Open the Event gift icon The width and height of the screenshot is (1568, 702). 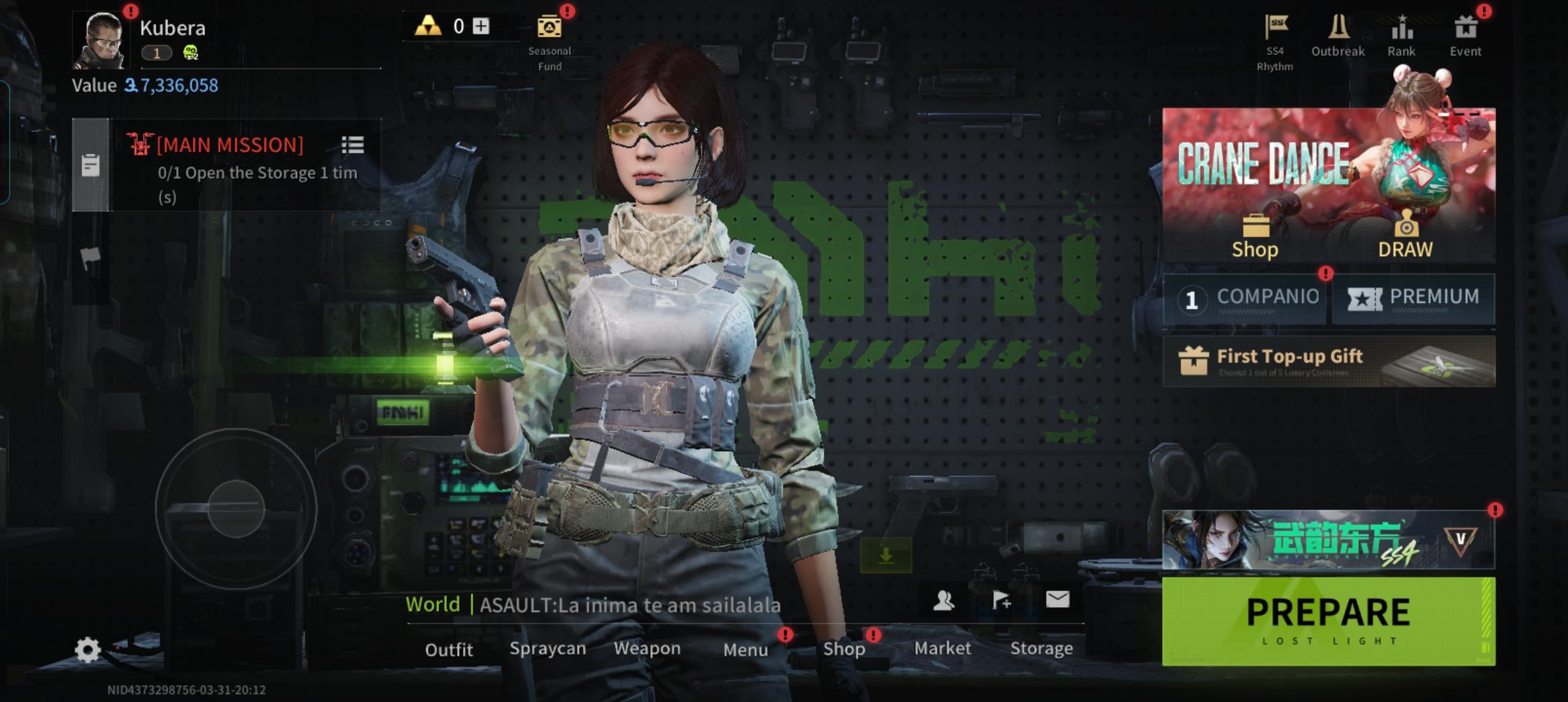1465,37
